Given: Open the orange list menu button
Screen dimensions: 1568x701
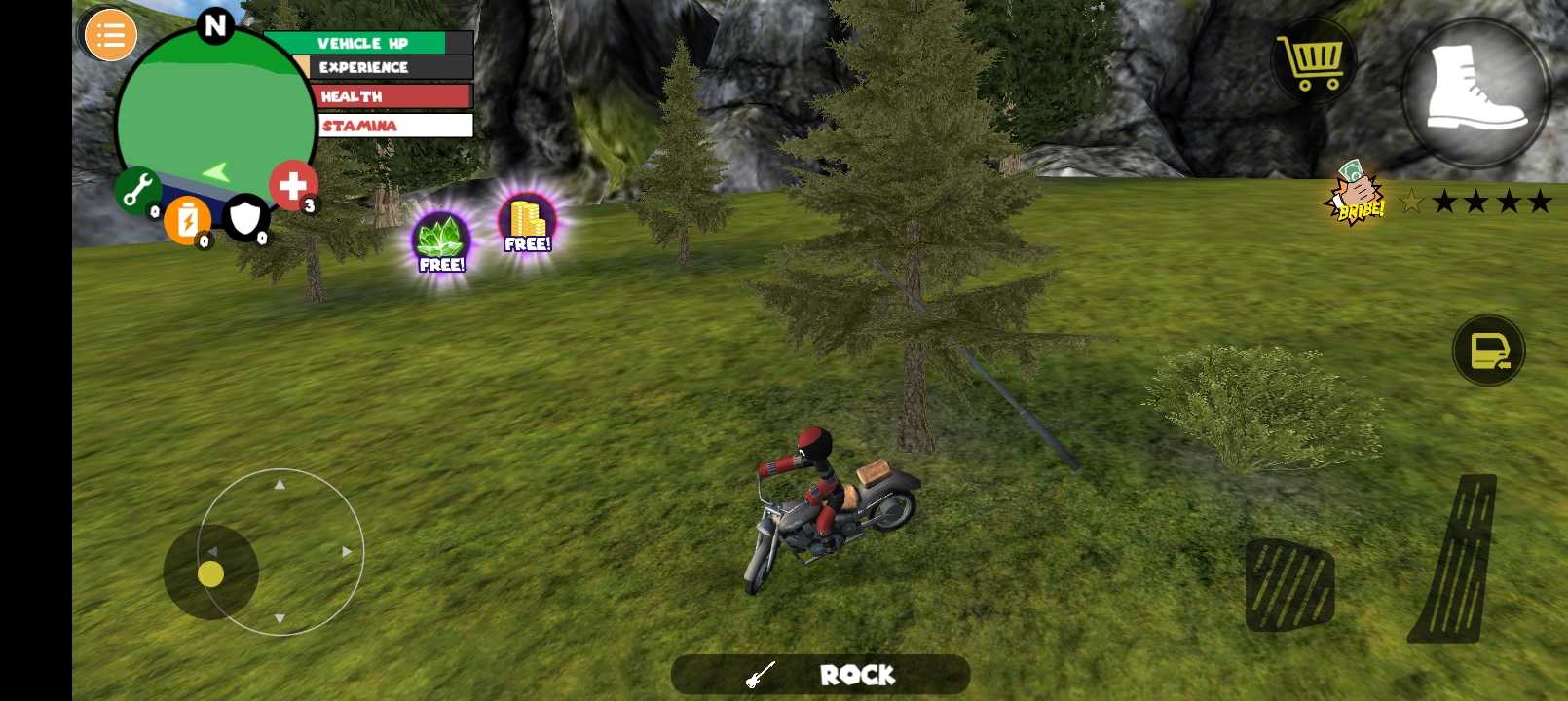Looking at the screenshot, I should click(110, 36).
